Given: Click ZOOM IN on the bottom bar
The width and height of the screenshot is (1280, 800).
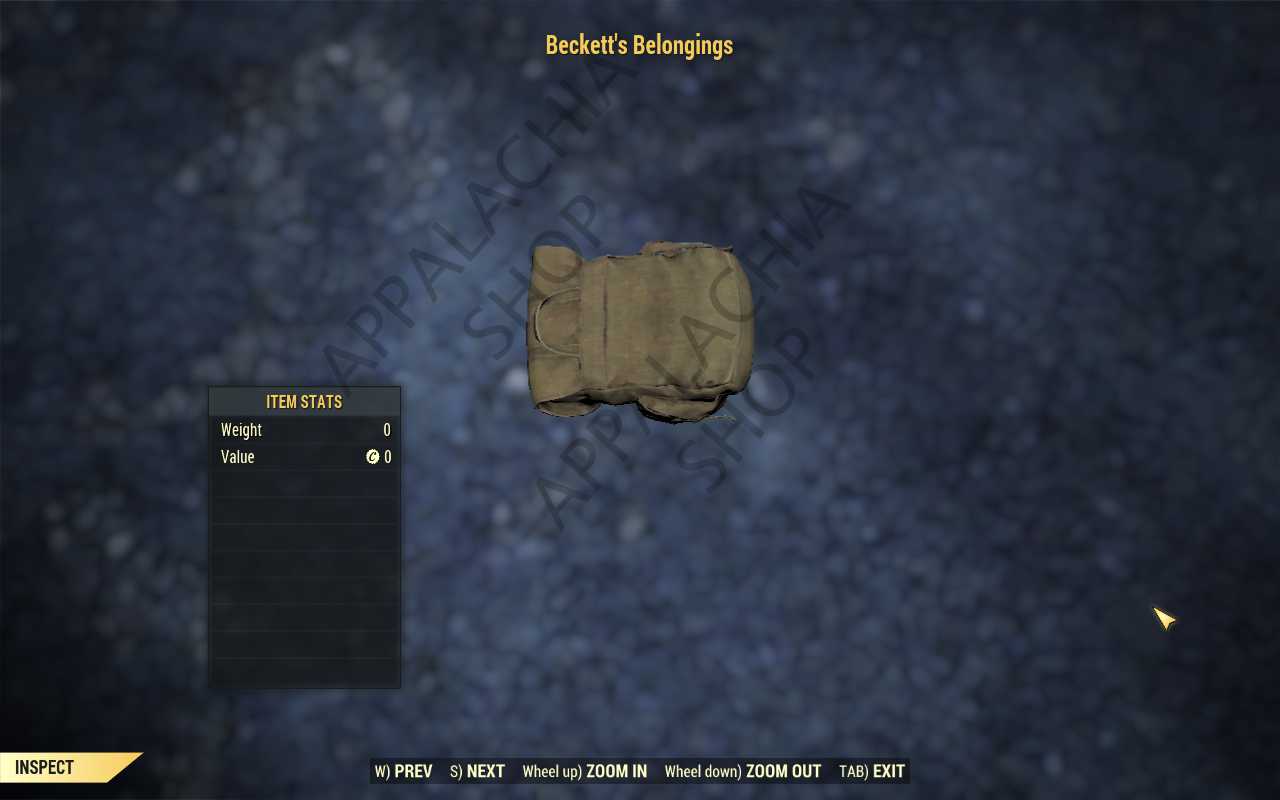Looking at the screenshot, I should click(585, 771).
